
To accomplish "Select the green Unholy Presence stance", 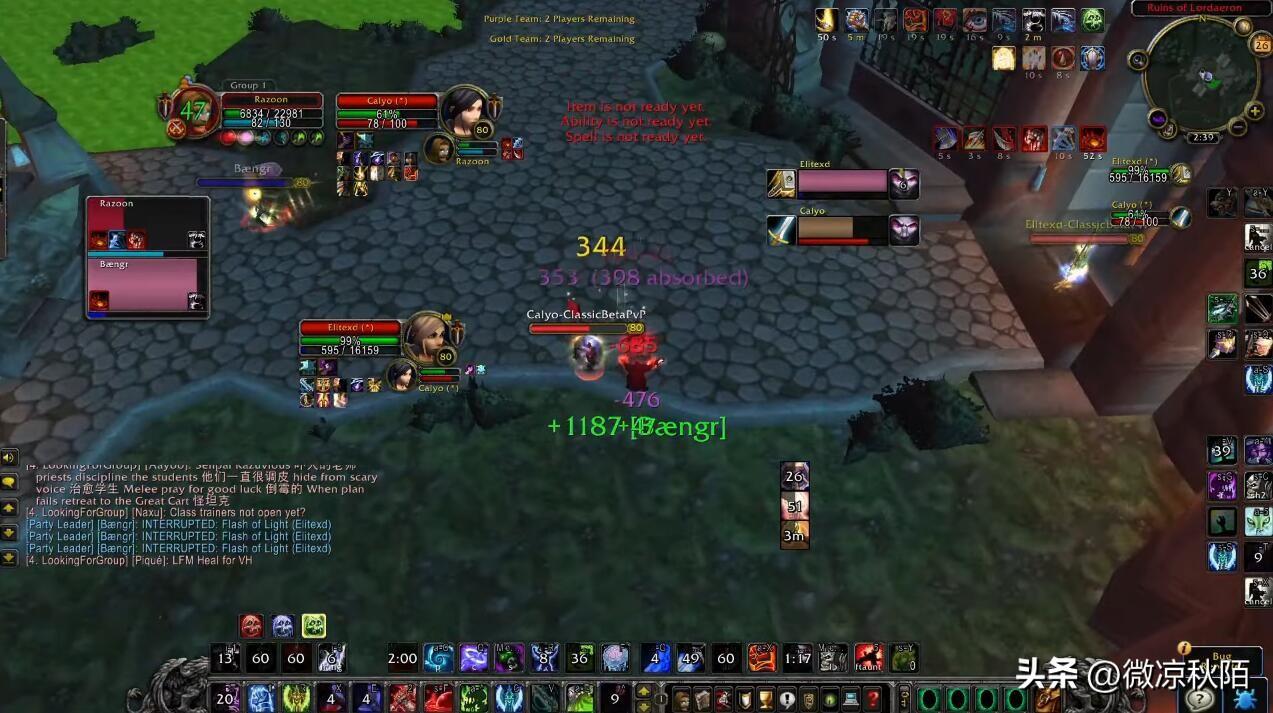I will (314, 627).
